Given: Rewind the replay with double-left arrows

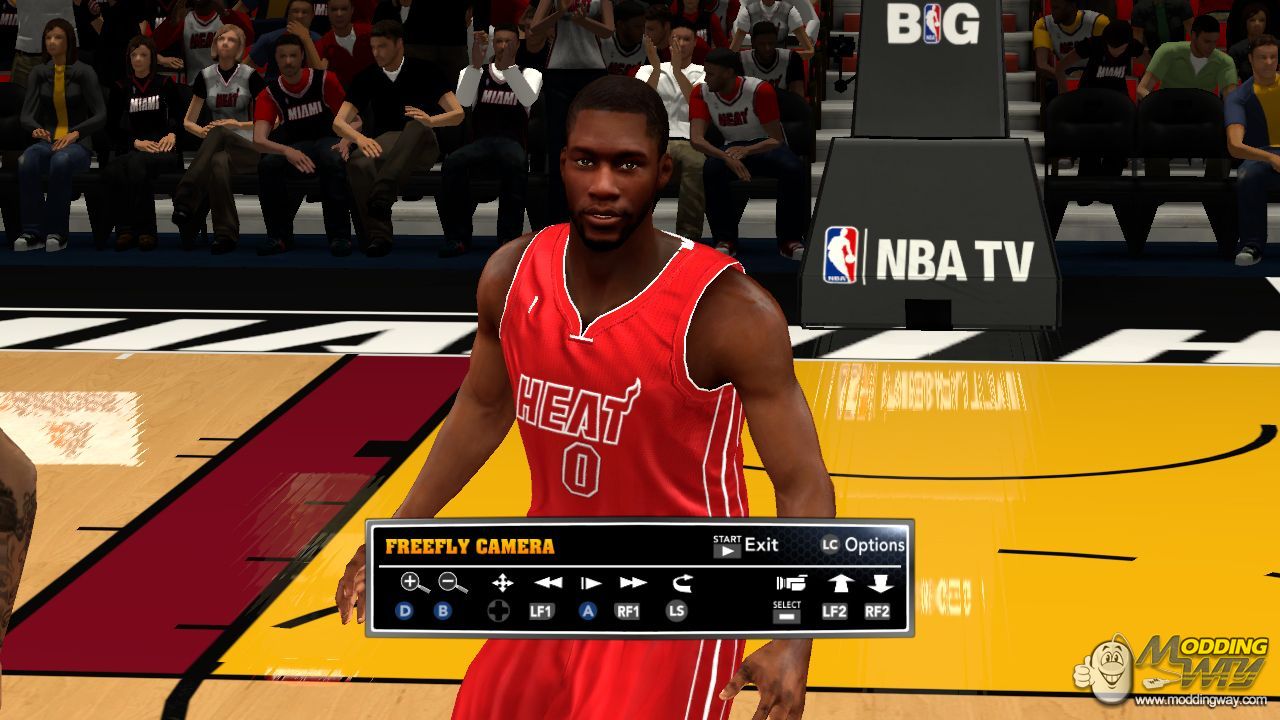Looking at the screenshot, I should [x=547, y=582].
